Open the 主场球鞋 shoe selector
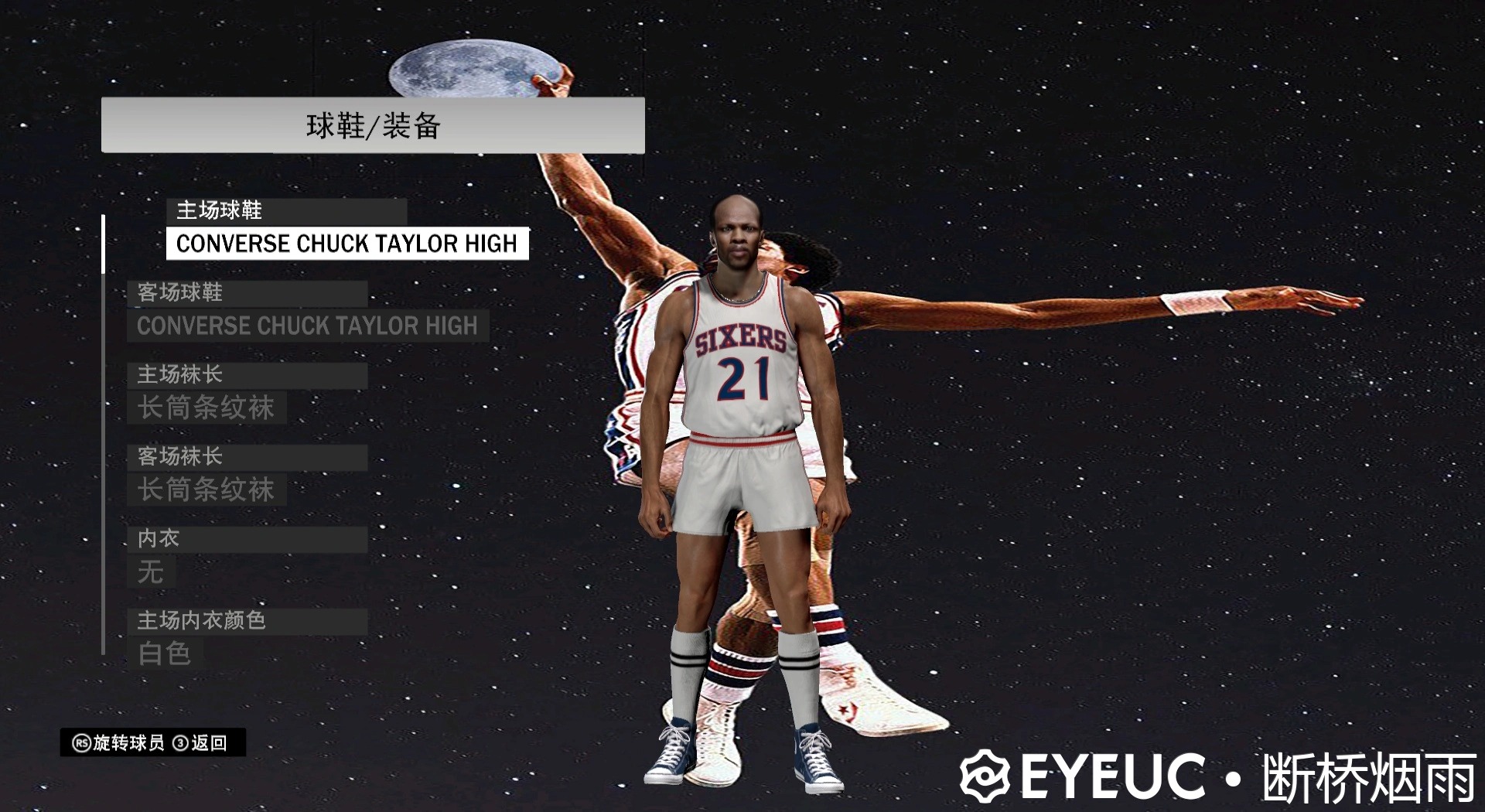1485x812 pixels. [x=348, y=244]
